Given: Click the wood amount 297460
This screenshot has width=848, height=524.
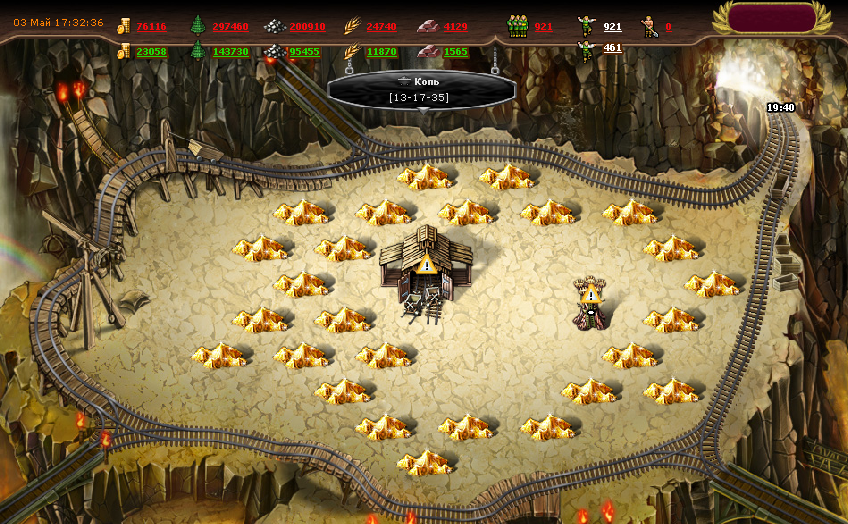Looking at the screenshot, I should 230,26.
